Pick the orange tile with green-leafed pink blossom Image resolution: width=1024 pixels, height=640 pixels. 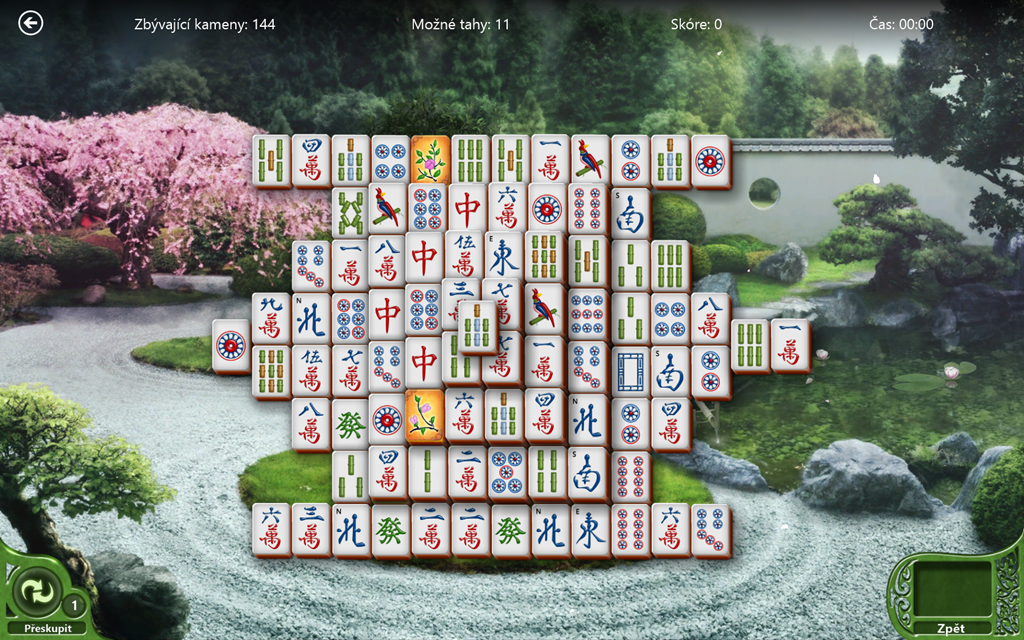430,159
